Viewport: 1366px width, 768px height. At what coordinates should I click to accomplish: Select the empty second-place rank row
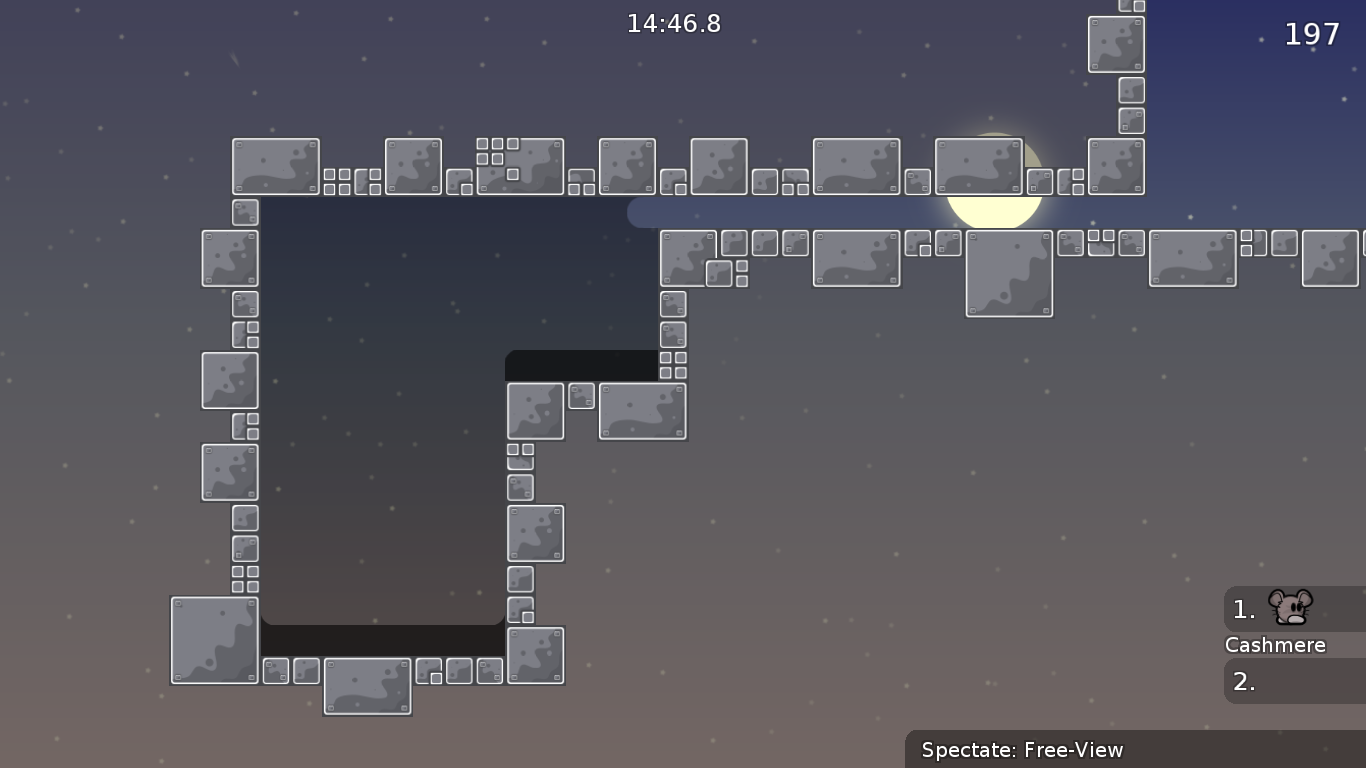pos(1294,682)
